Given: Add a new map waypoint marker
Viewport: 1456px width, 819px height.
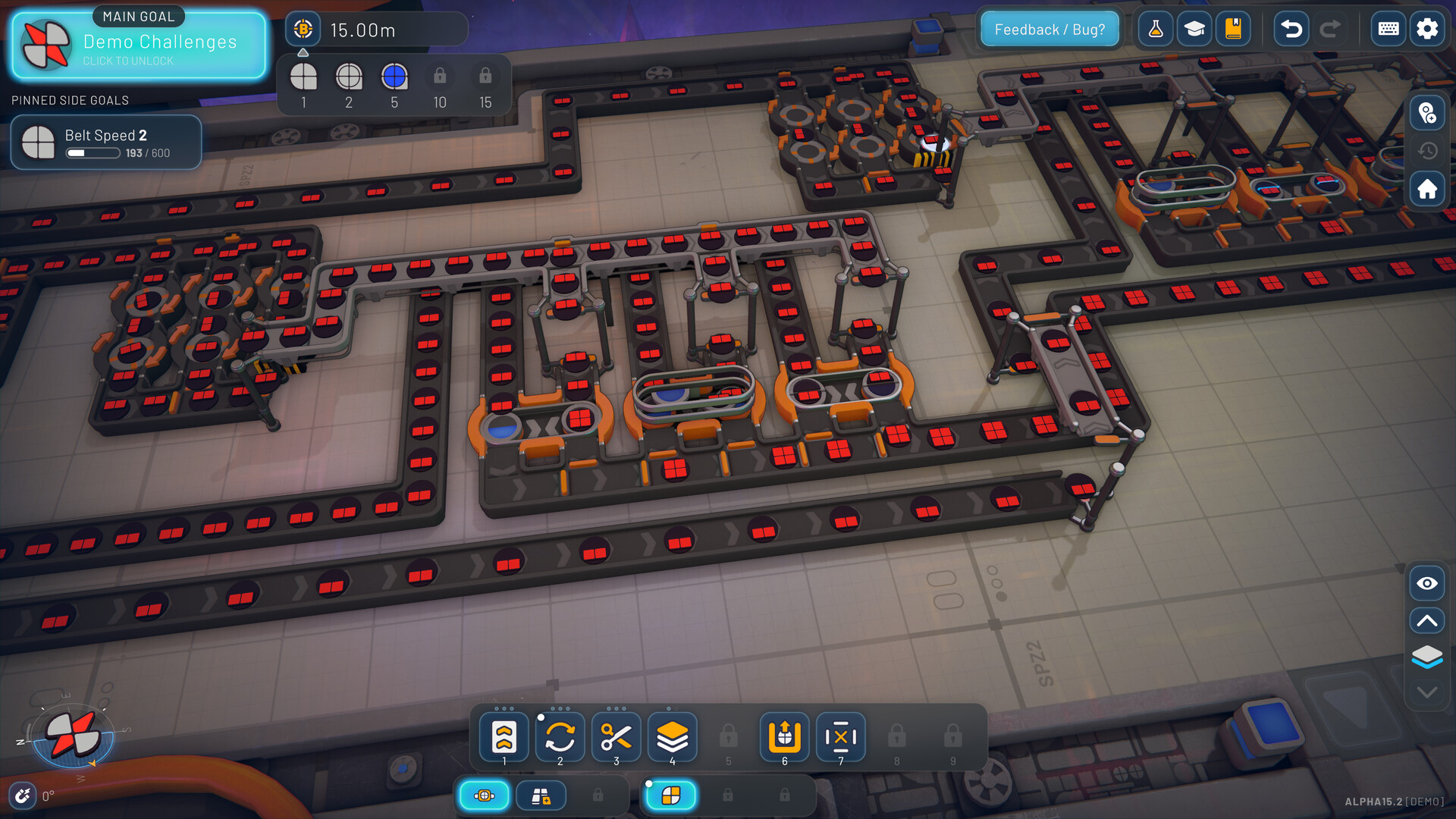Looking at the screenshot, I should [1428, 114].
